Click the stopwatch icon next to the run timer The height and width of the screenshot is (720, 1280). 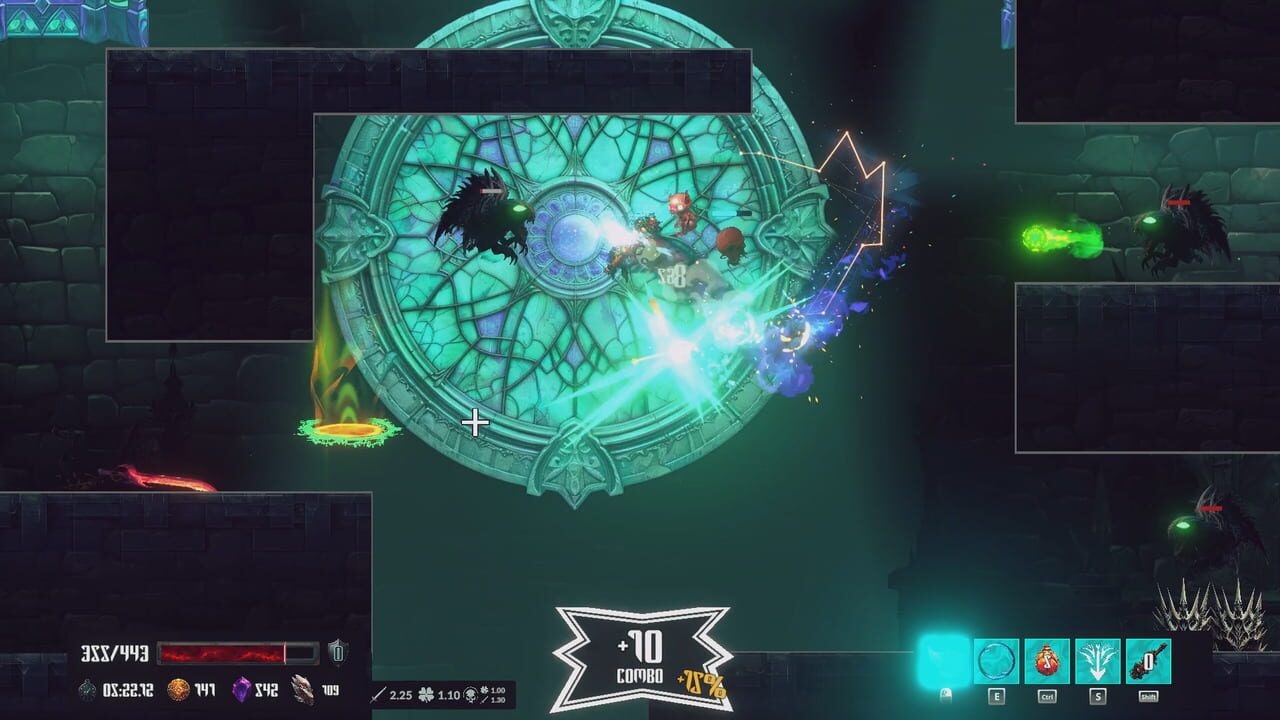tap(86, 690)
